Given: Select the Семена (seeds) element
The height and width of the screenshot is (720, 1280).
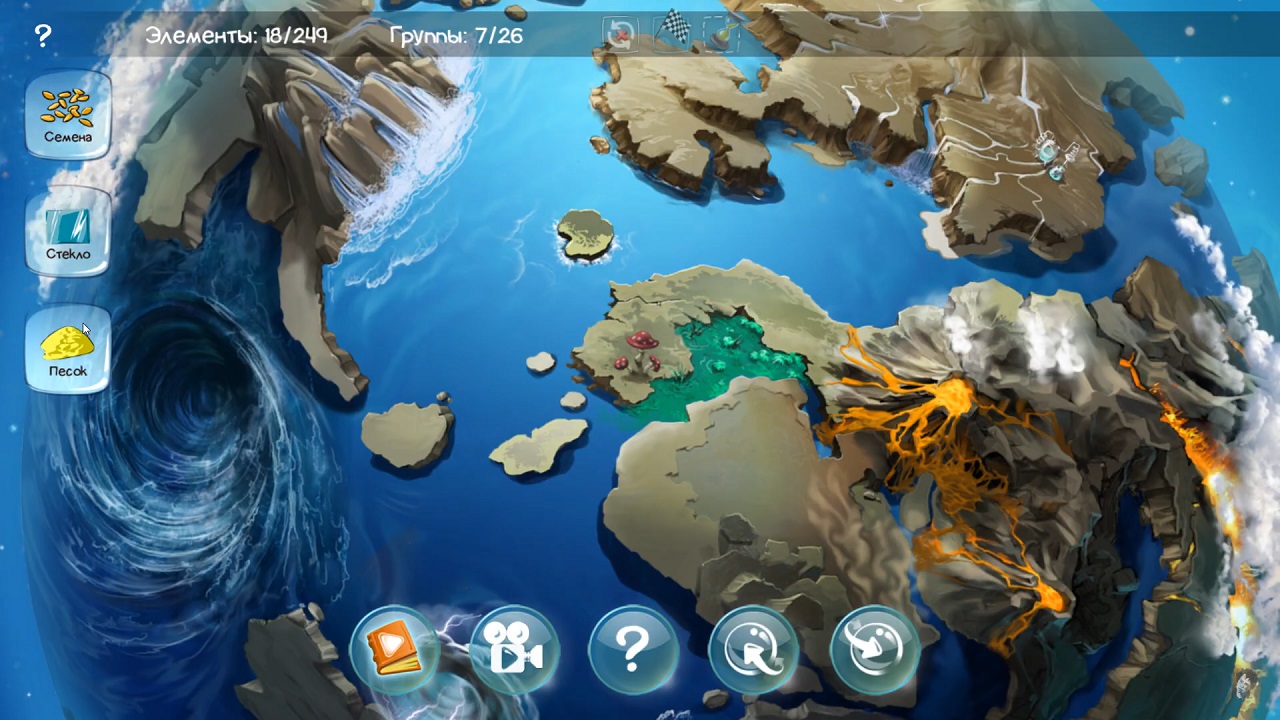Looking at the screenshot, I should (68, 114).
